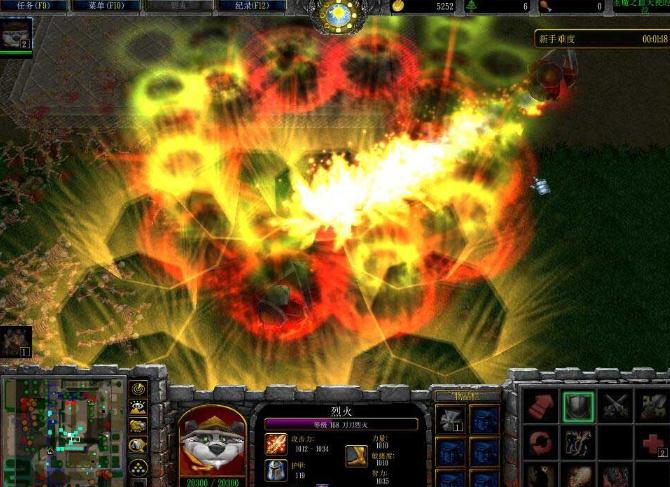The image size is (670, 487).
Task: Click the minimap signal ping button
Action: click(x=139, y=389)
